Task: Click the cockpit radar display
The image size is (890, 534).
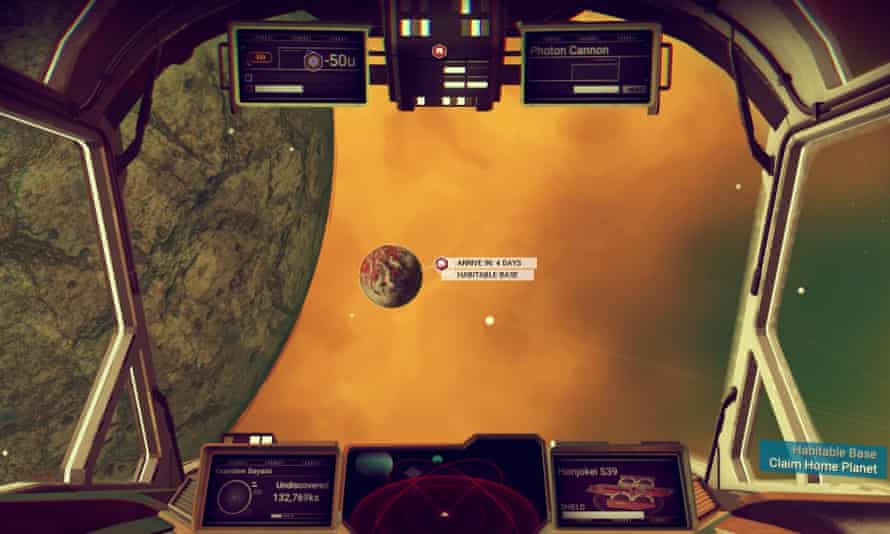Action: (x=445, y=484)
